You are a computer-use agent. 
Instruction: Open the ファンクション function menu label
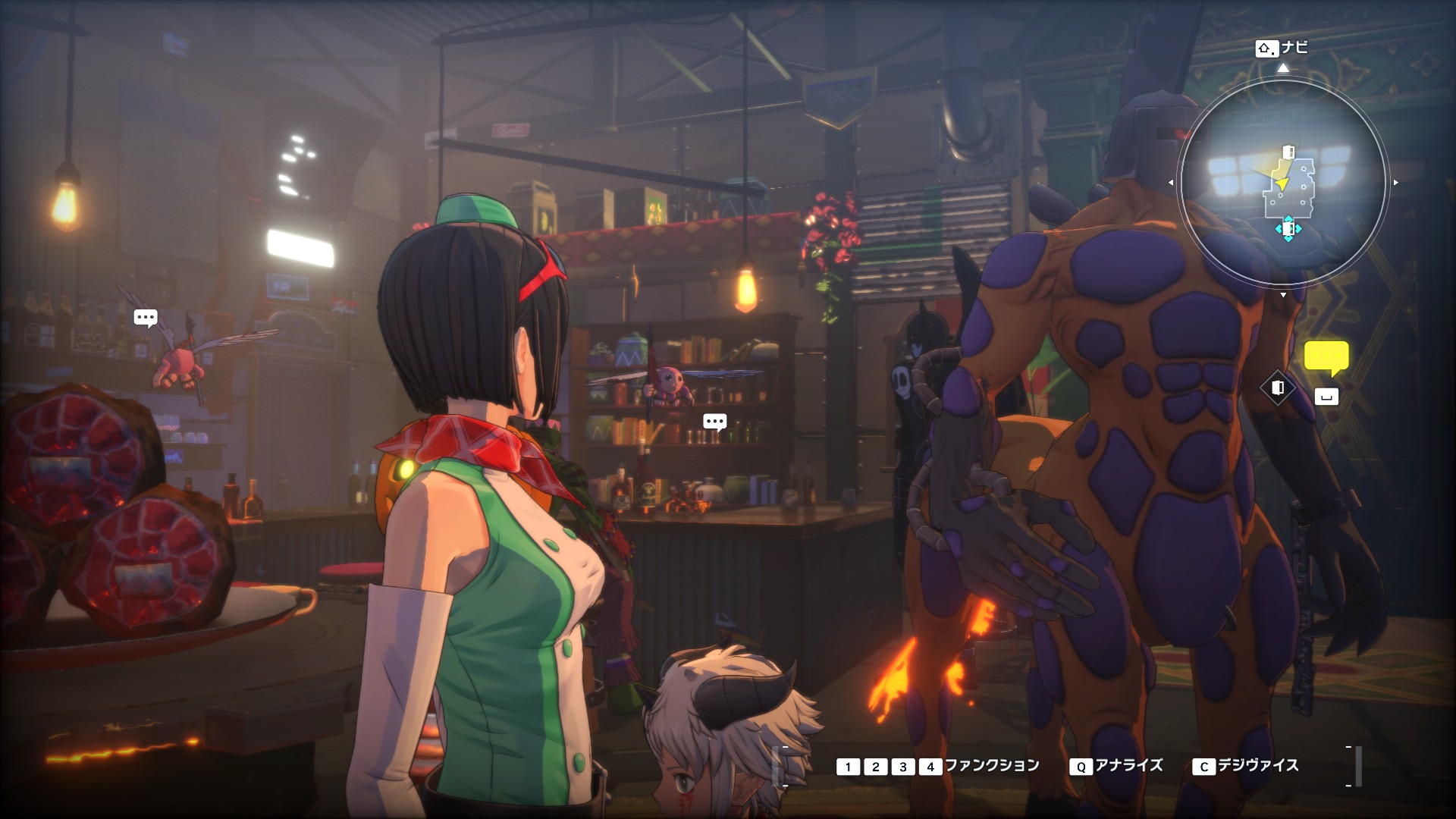pyautogui.click(x=991, y=766)
